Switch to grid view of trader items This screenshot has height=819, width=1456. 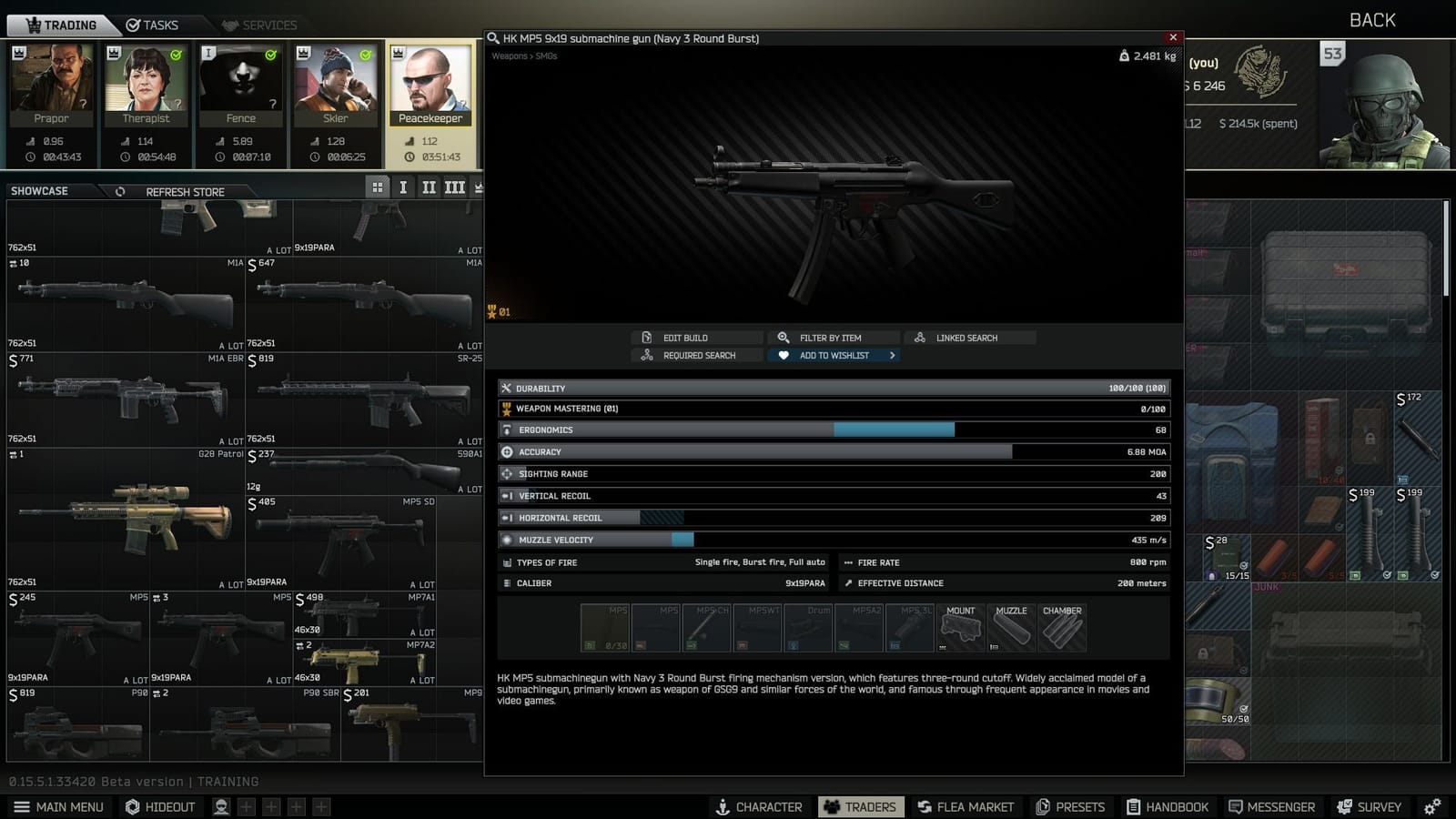[x=377, y=186]
